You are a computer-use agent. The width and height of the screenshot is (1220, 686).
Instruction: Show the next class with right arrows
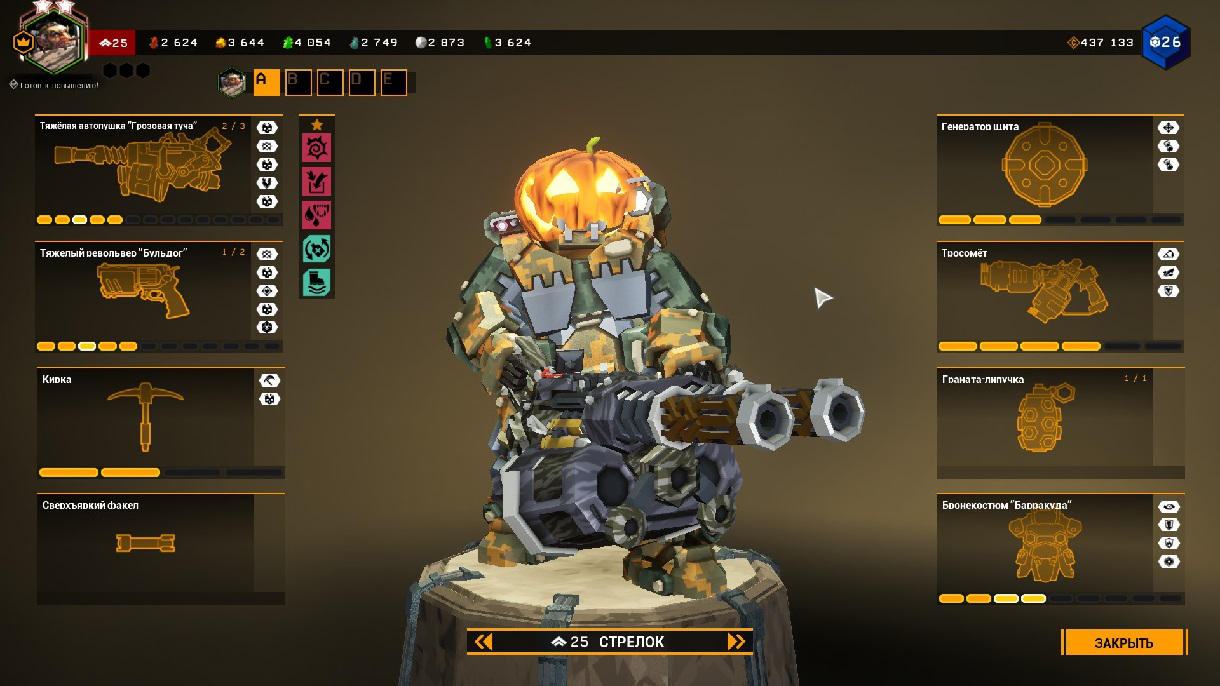736,642
